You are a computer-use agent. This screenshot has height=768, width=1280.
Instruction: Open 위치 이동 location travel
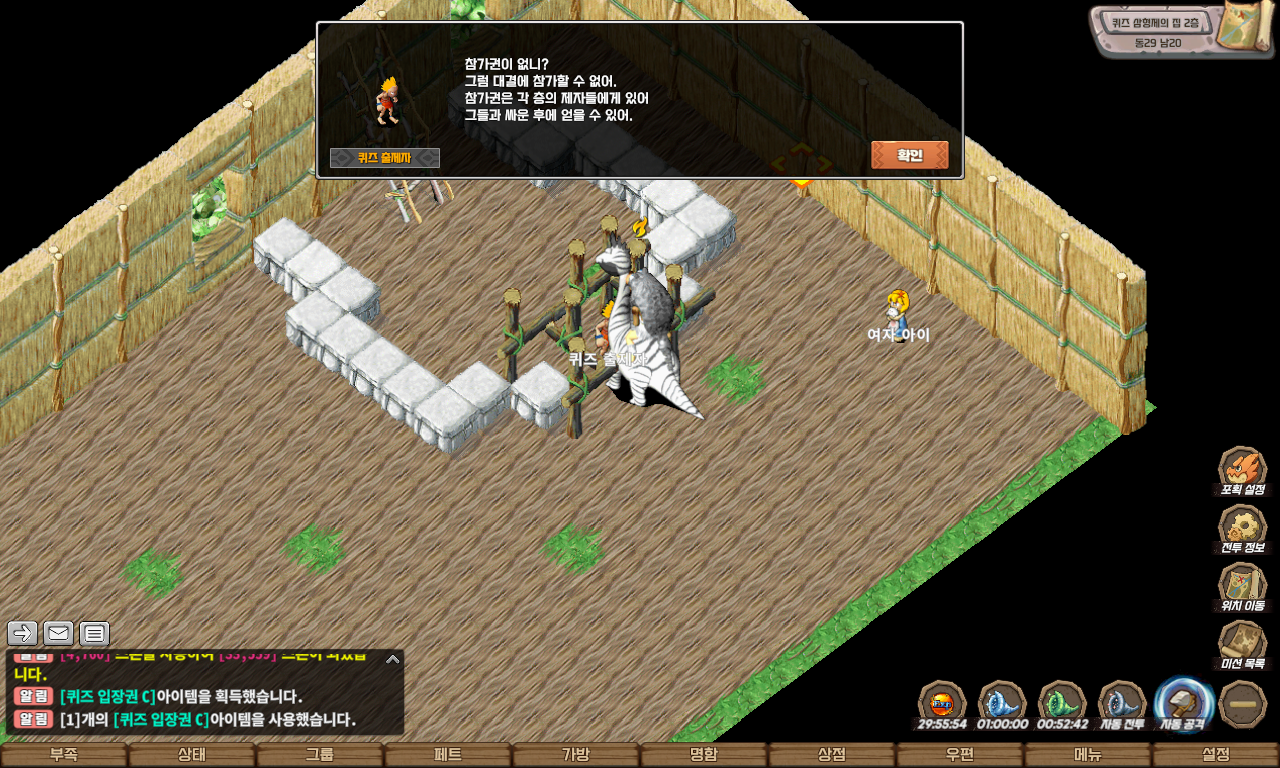pos(1242,584)
